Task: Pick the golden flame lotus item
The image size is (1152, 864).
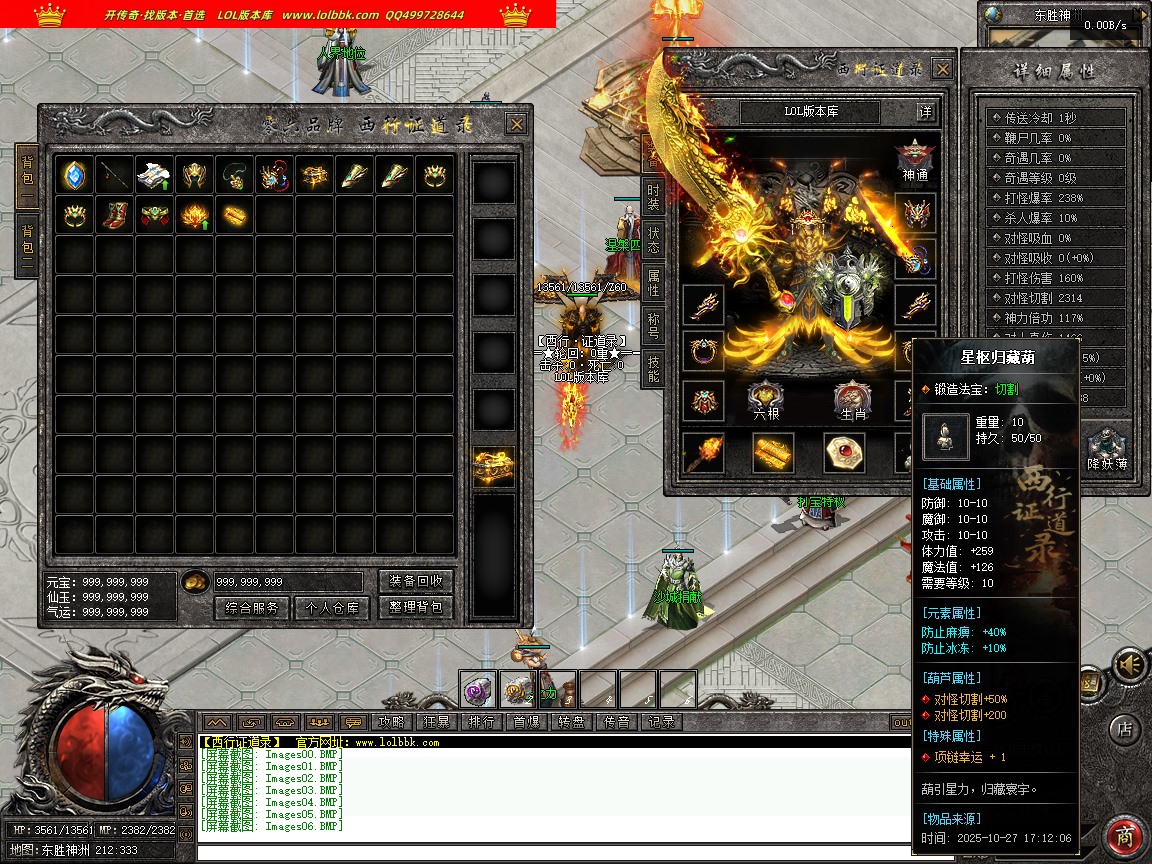Action: [x=194, y=215]
